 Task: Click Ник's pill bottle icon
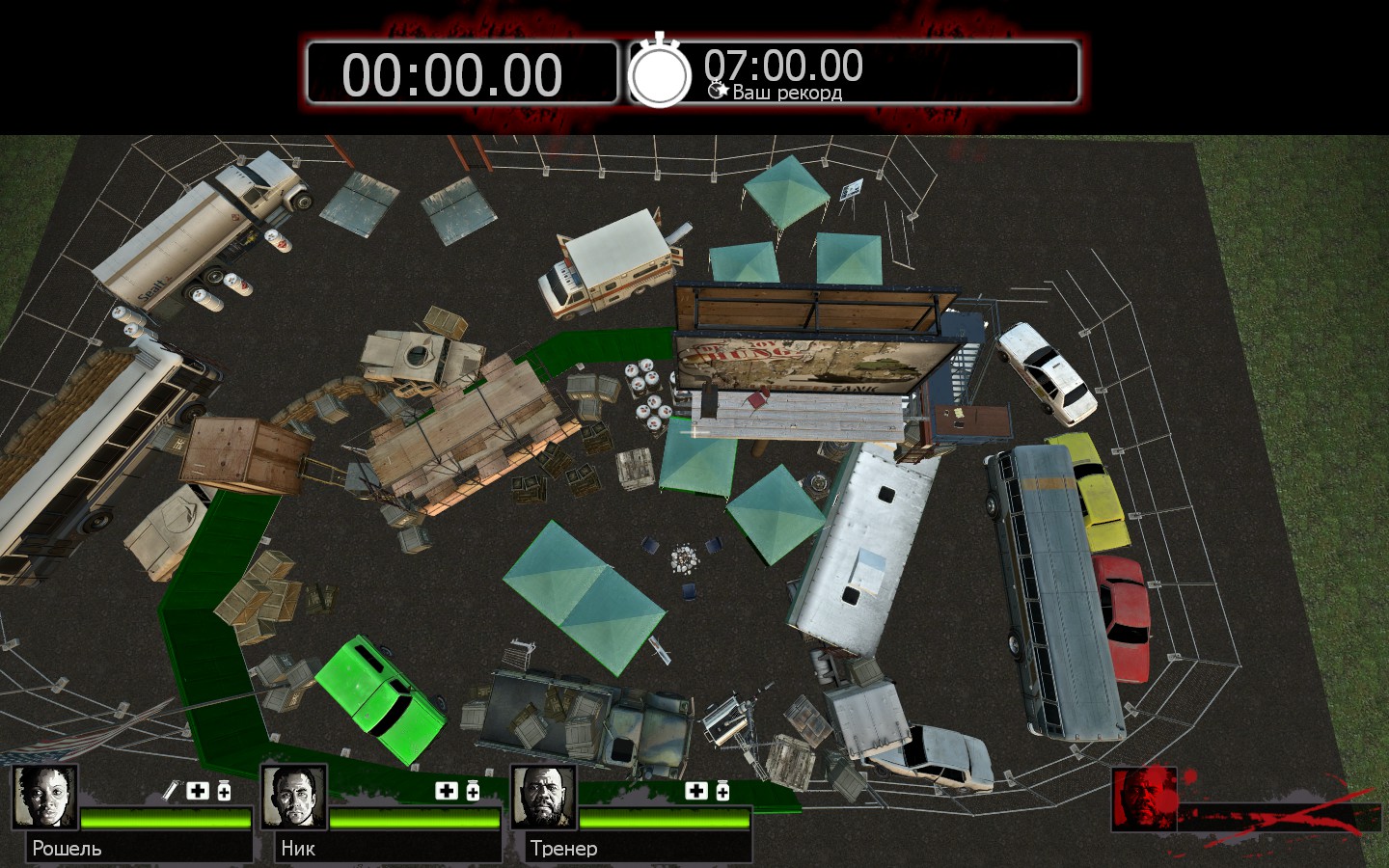473,791
